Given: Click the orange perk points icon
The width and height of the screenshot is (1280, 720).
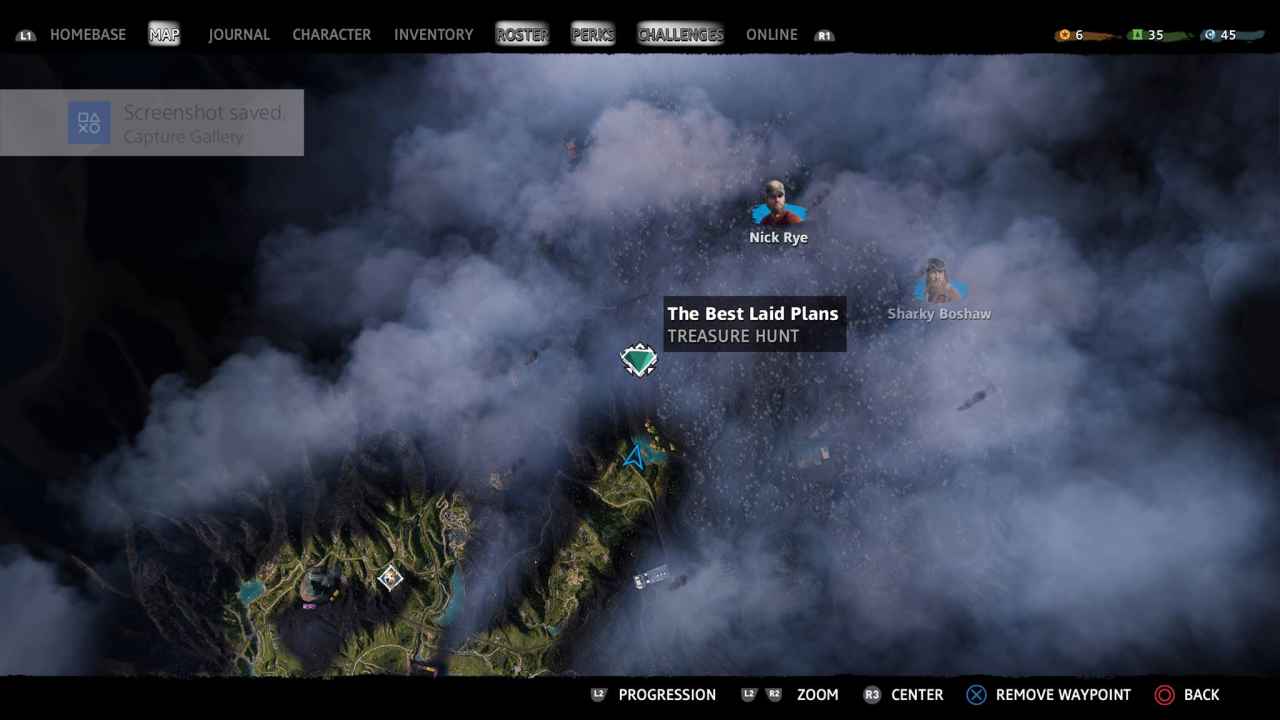Looking at the screenshot, I should (x=1063, y=33).
